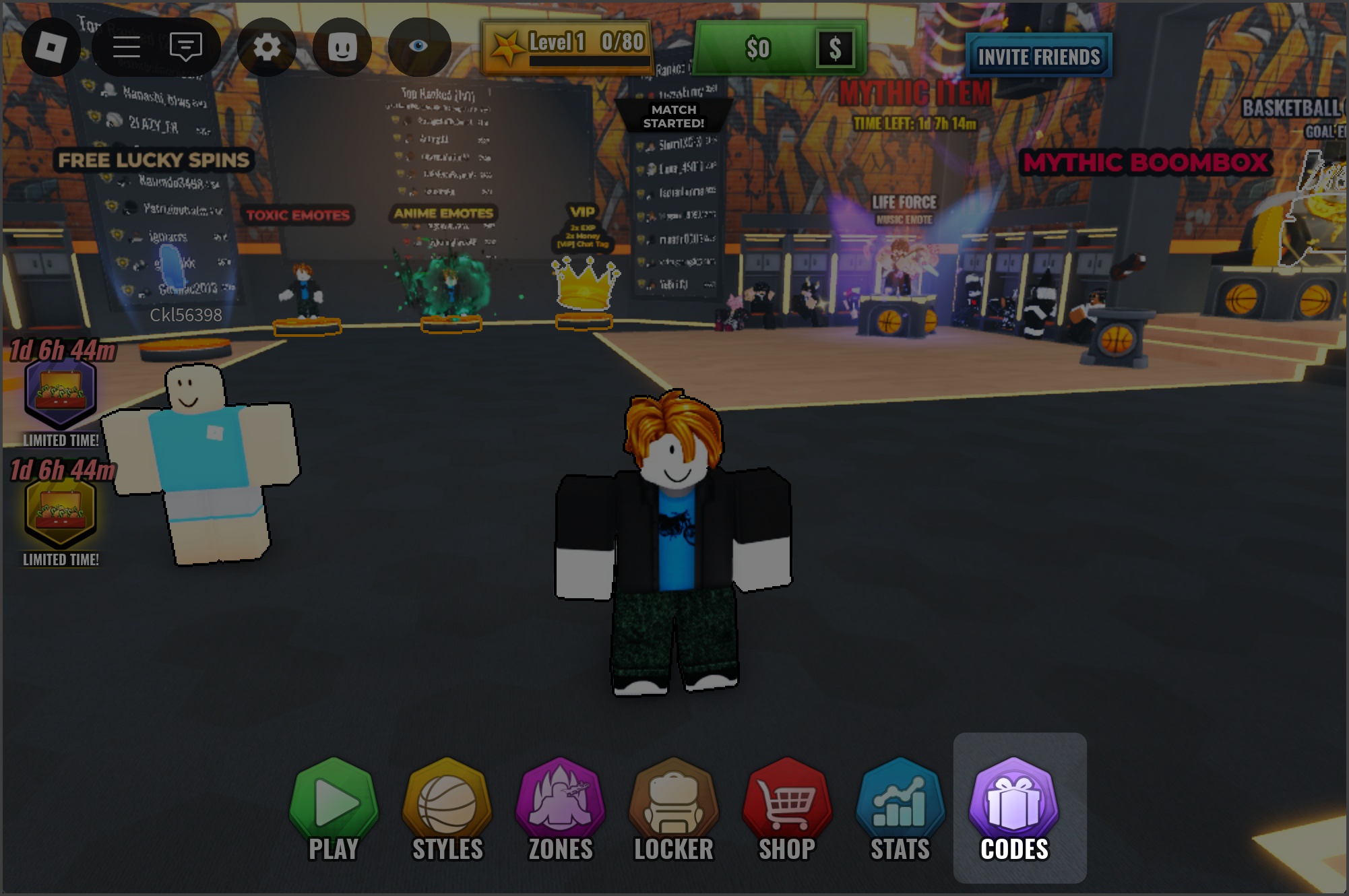Open the gold limited-time chest offer

[61, 513]
